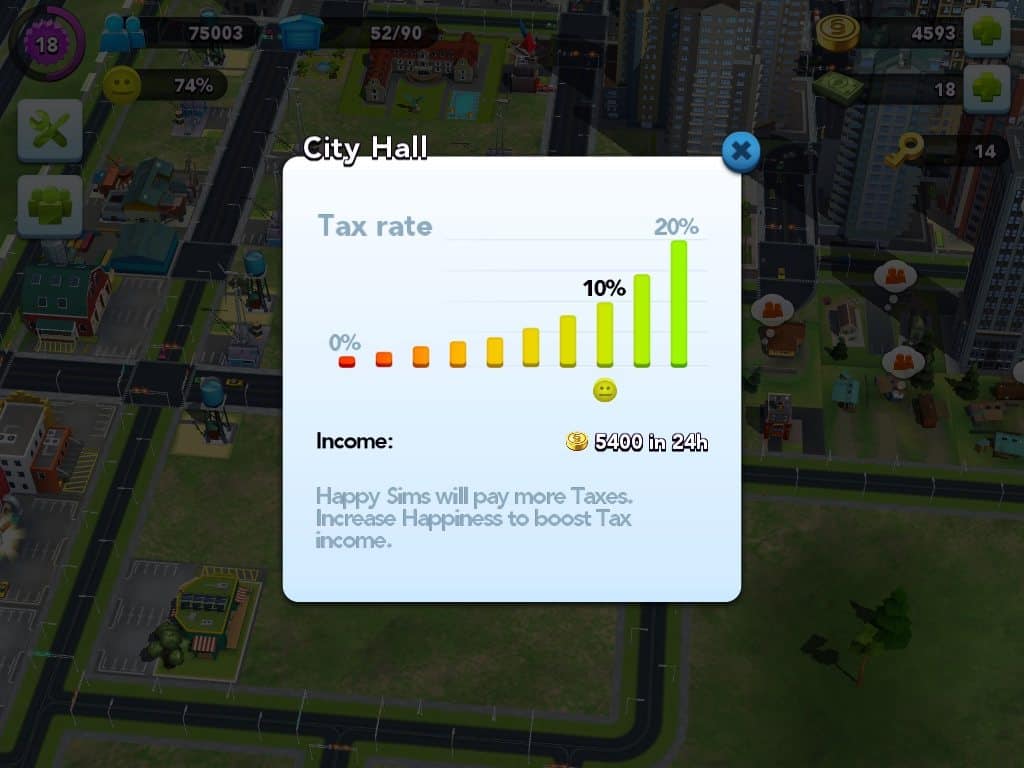Open the green road building button

point(49,207)
